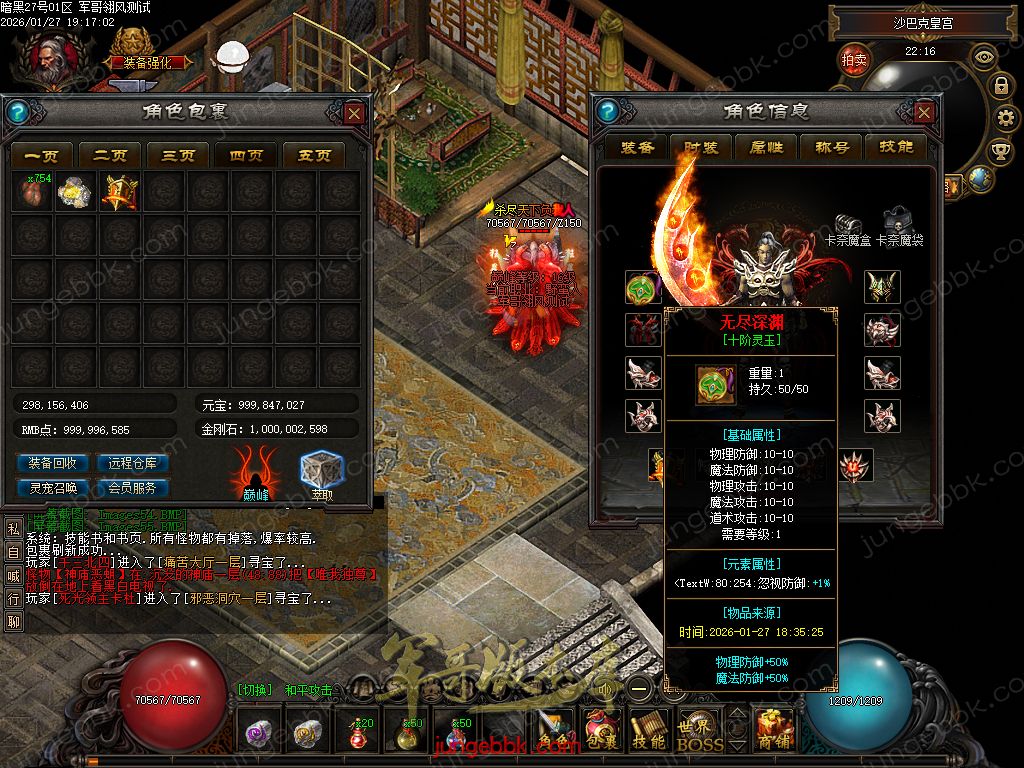Open the gear settings icon by minimap
The width and height of the screenshot is (1024, 768).
pos(1000,117)
